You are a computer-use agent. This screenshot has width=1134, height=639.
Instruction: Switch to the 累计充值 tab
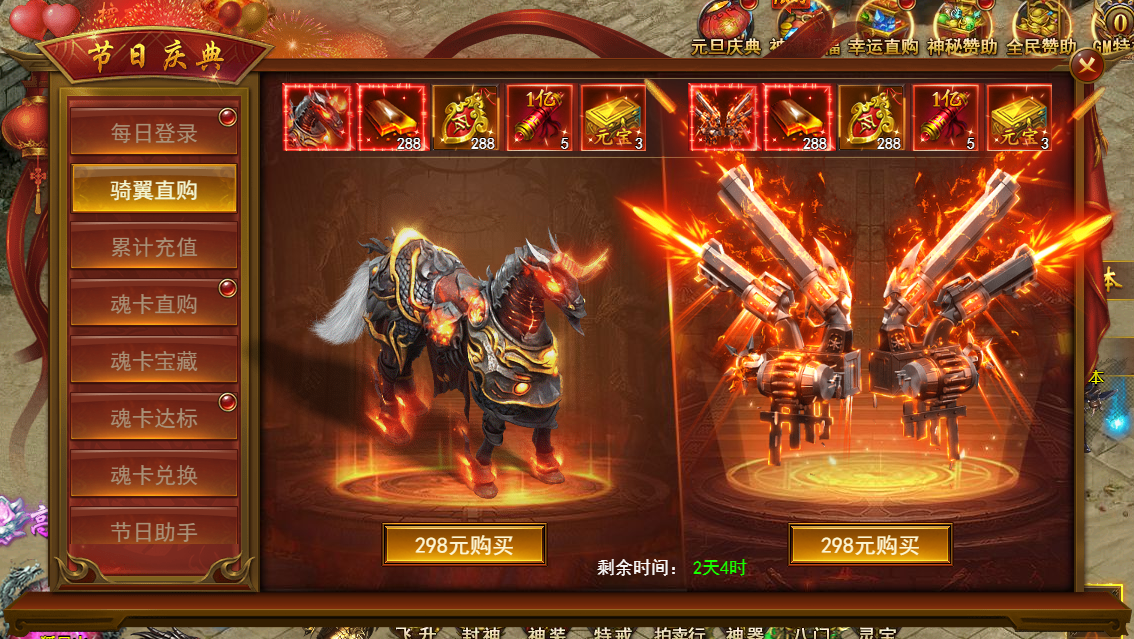(x=153, y=247)
